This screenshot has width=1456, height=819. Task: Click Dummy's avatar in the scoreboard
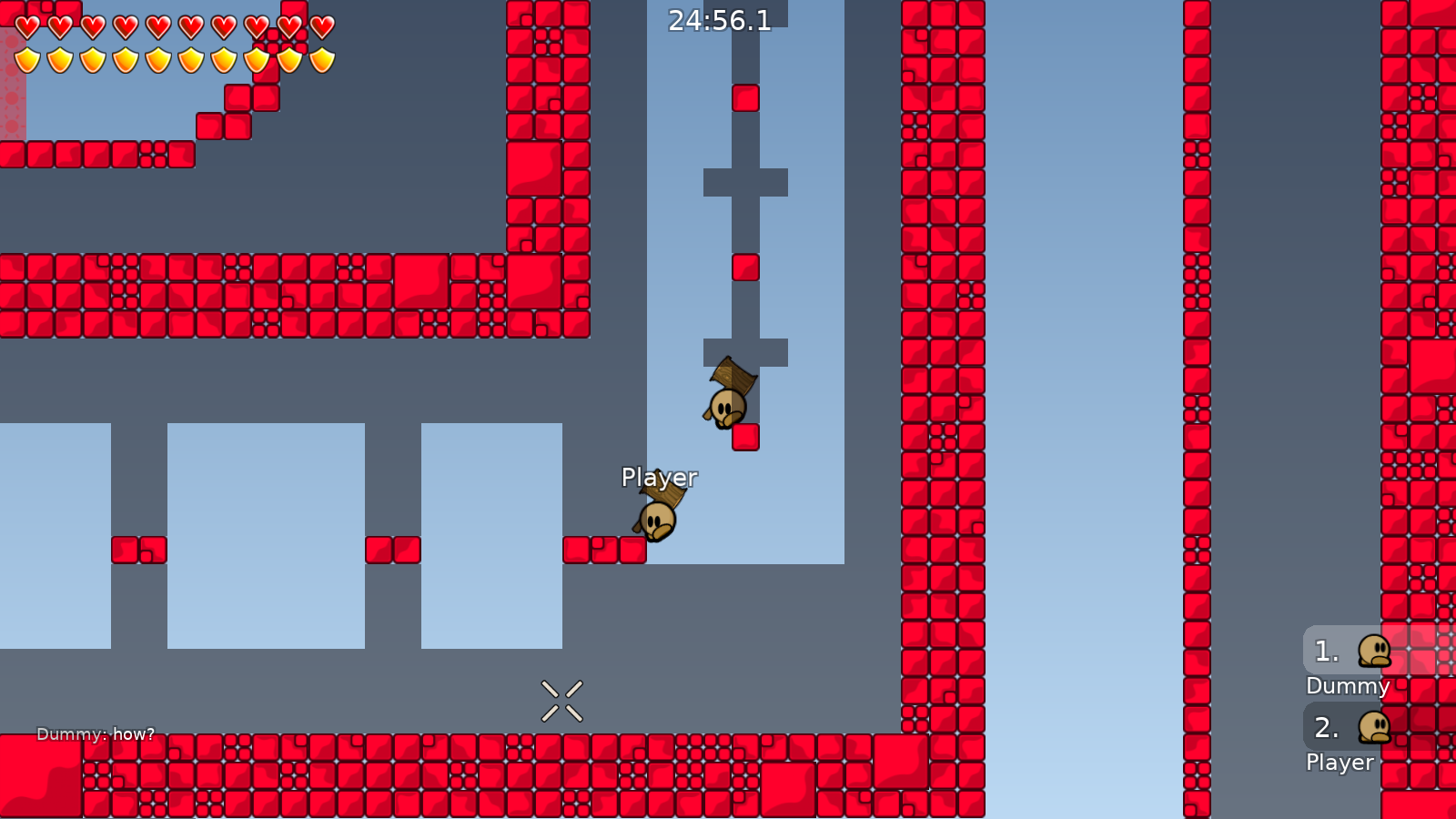1376,650
